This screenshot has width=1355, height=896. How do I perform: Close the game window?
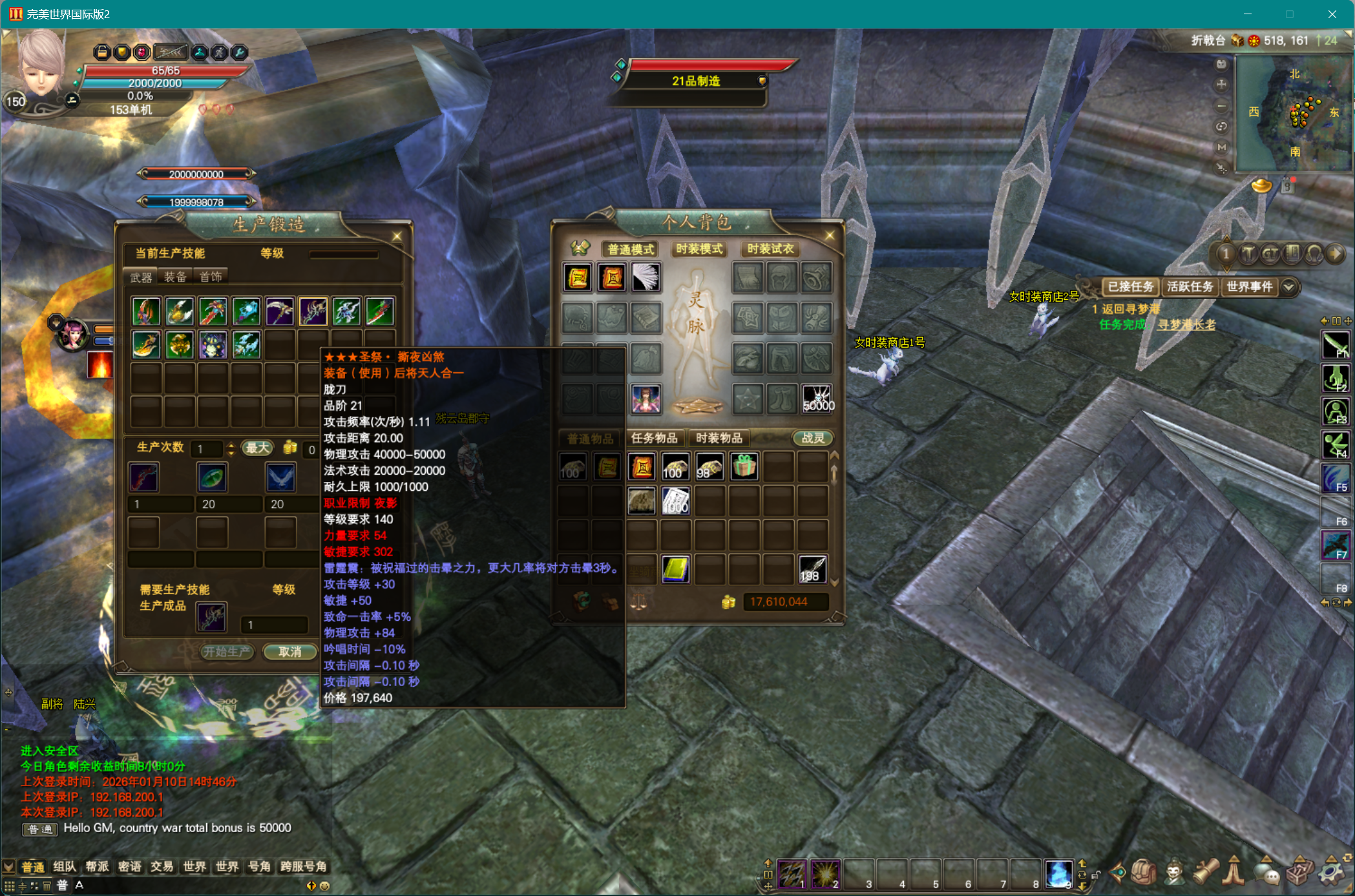pyautogui.click(x=1332, y=14)
